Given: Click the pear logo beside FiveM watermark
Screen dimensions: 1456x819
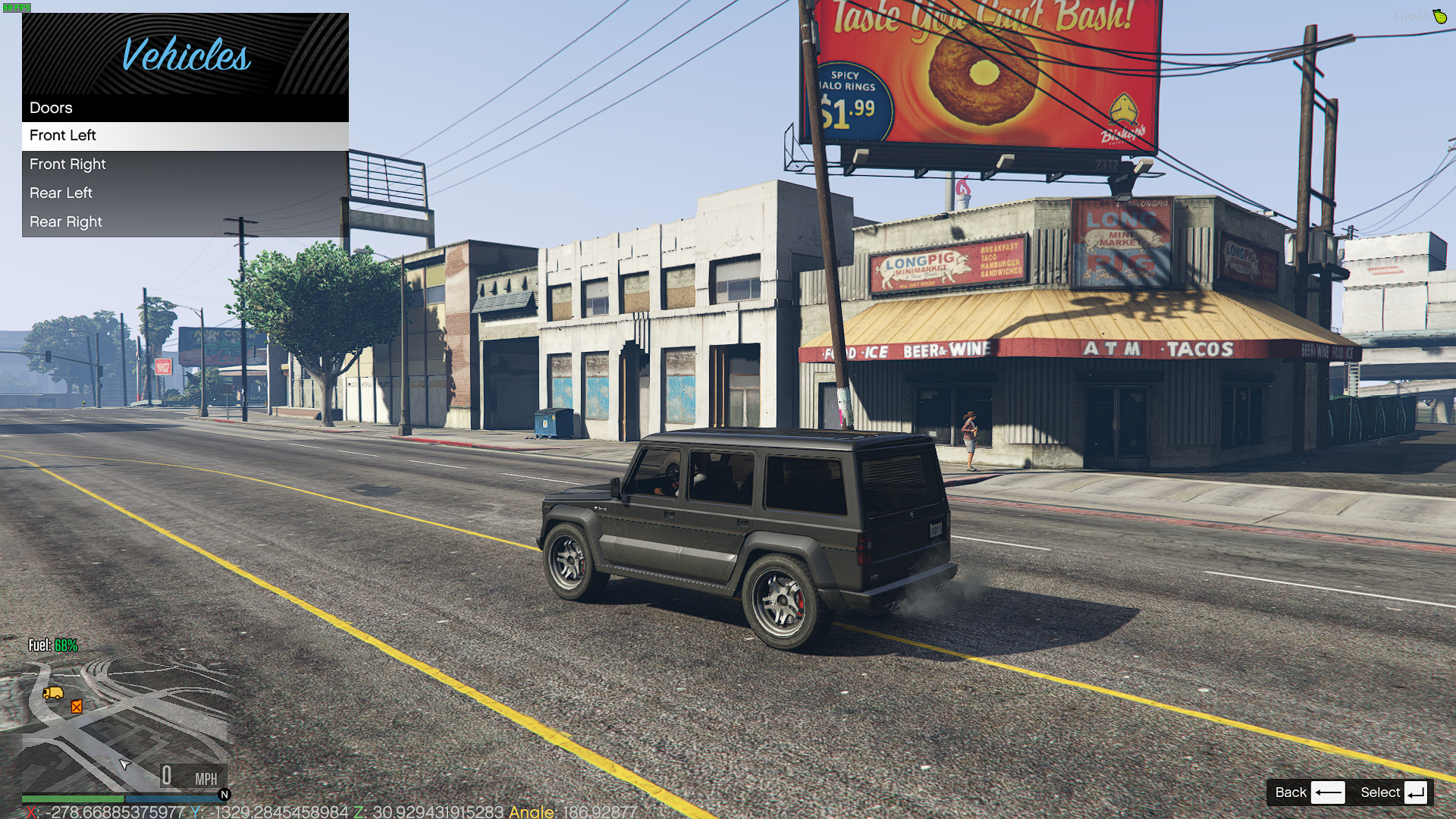Looking at the screenshot, I should [1439, 16].
